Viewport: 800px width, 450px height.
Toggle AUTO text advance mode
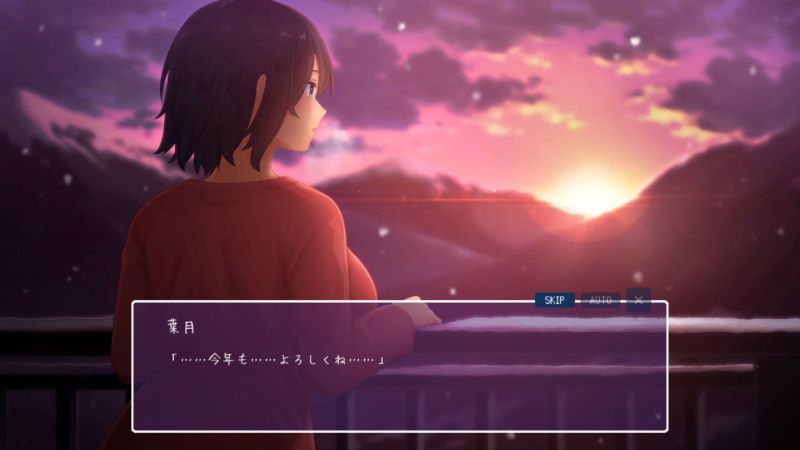click(x=600, y=300)
